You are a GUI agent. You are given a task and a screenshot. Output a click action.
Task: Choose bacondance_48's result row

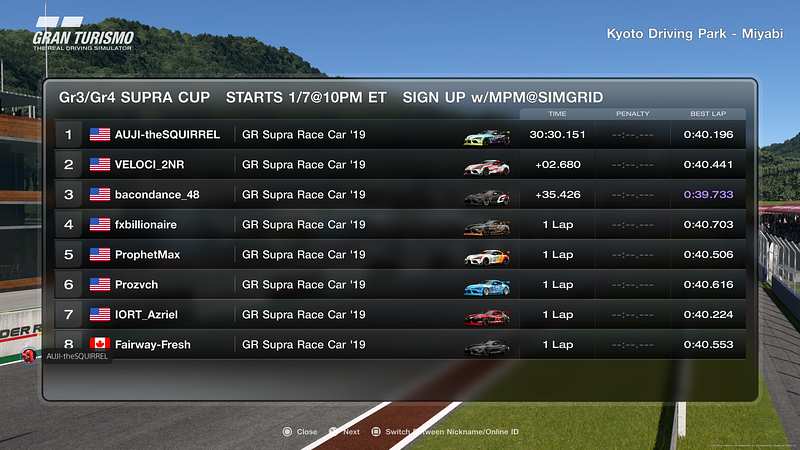400,195
